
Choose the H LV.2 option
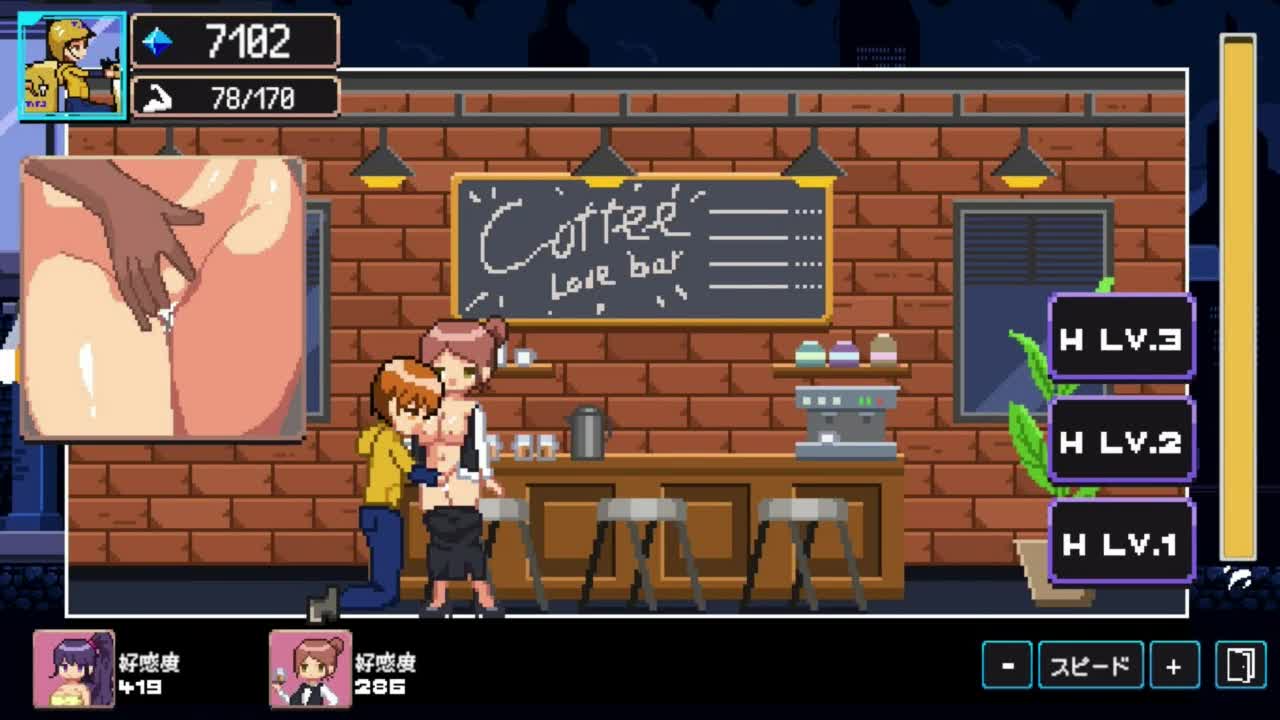(x=1120, y=441)
